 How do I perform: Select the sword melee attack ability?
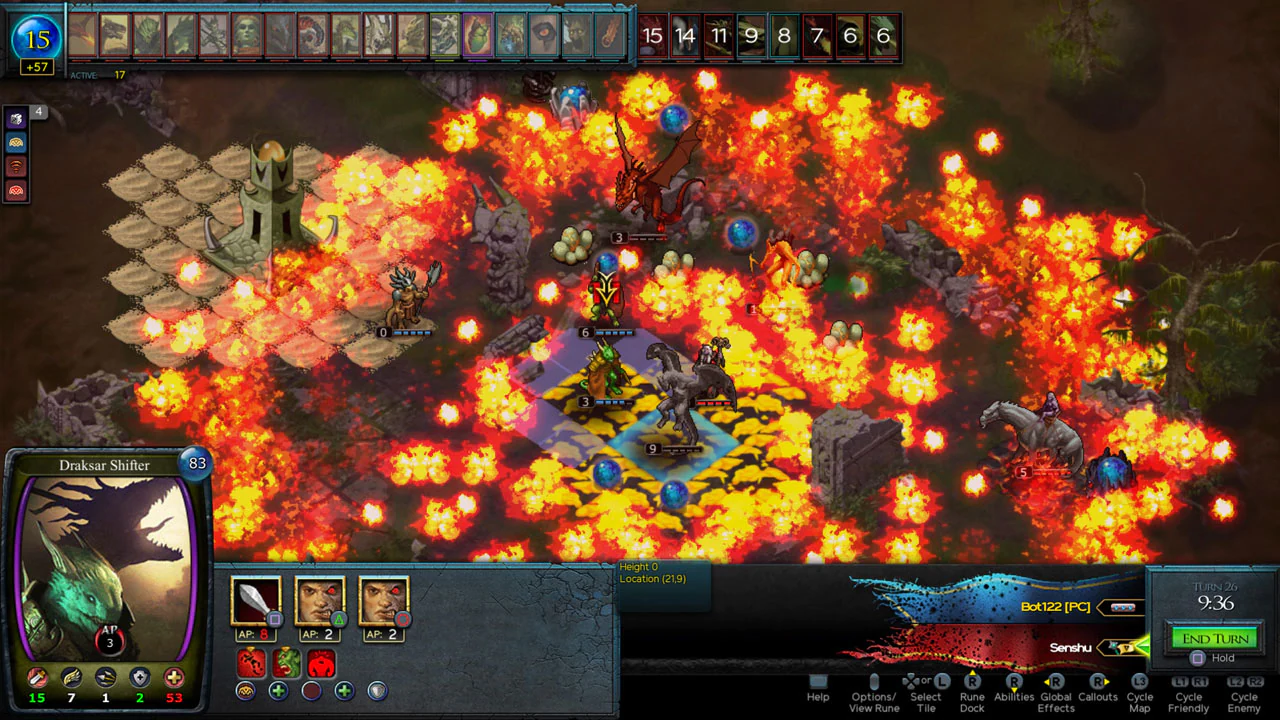[x=256, y=602]
